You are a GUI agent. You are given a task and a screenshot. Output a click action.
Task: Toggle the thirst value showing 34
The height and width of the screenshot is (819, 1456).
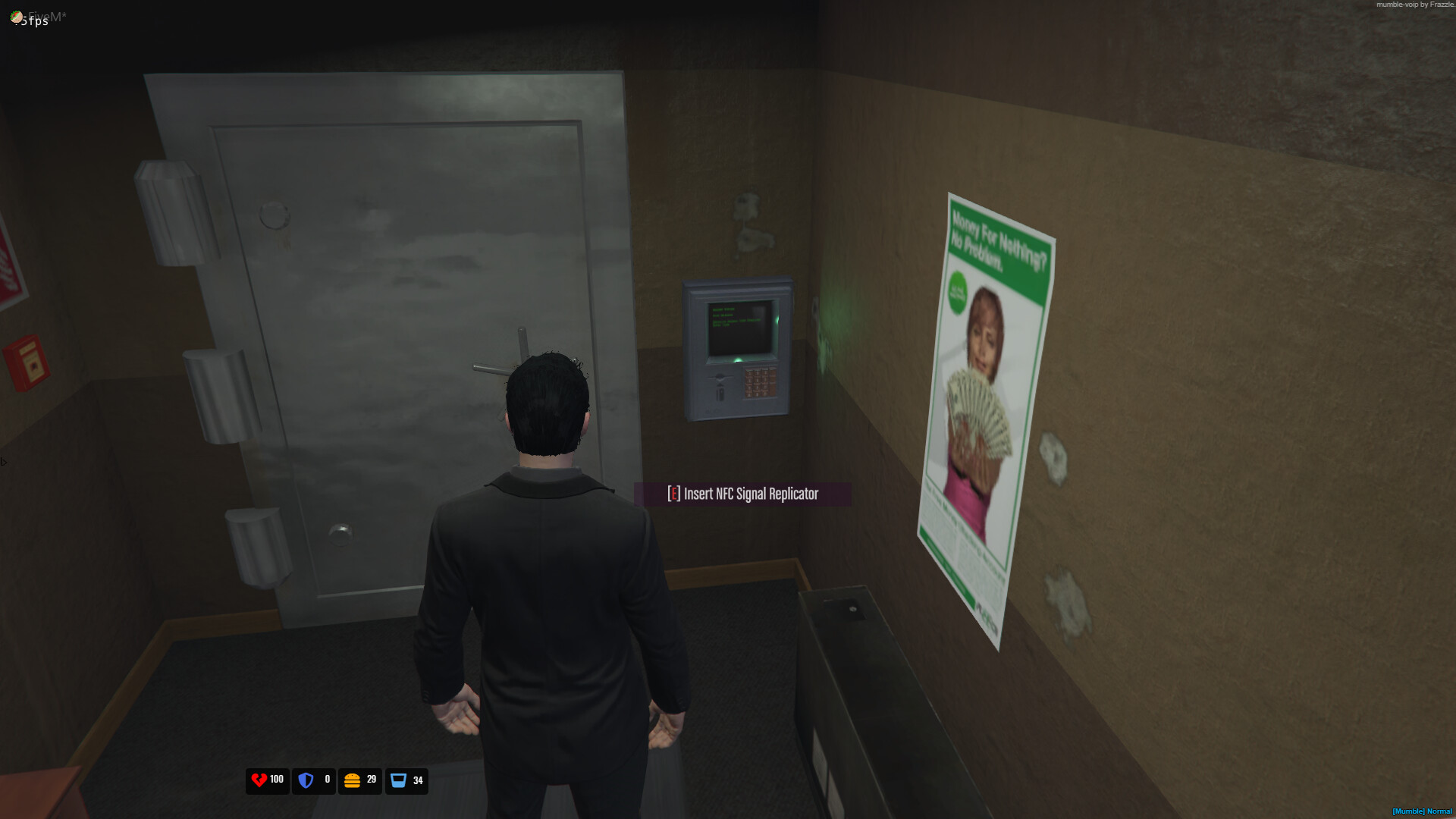[416, 780]
